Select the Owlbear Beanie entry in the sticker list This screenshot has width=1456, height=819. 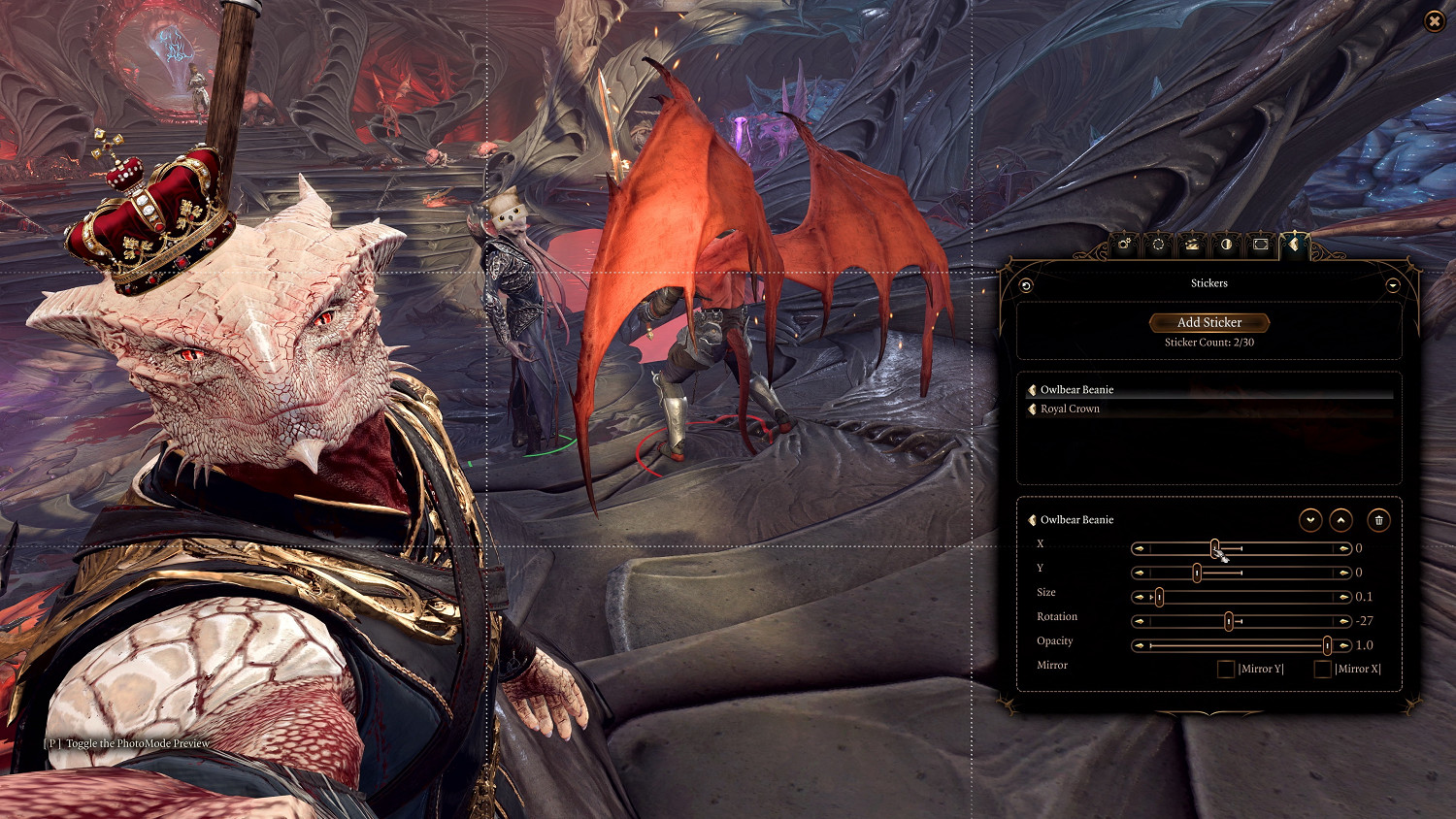pos(1076,390)
